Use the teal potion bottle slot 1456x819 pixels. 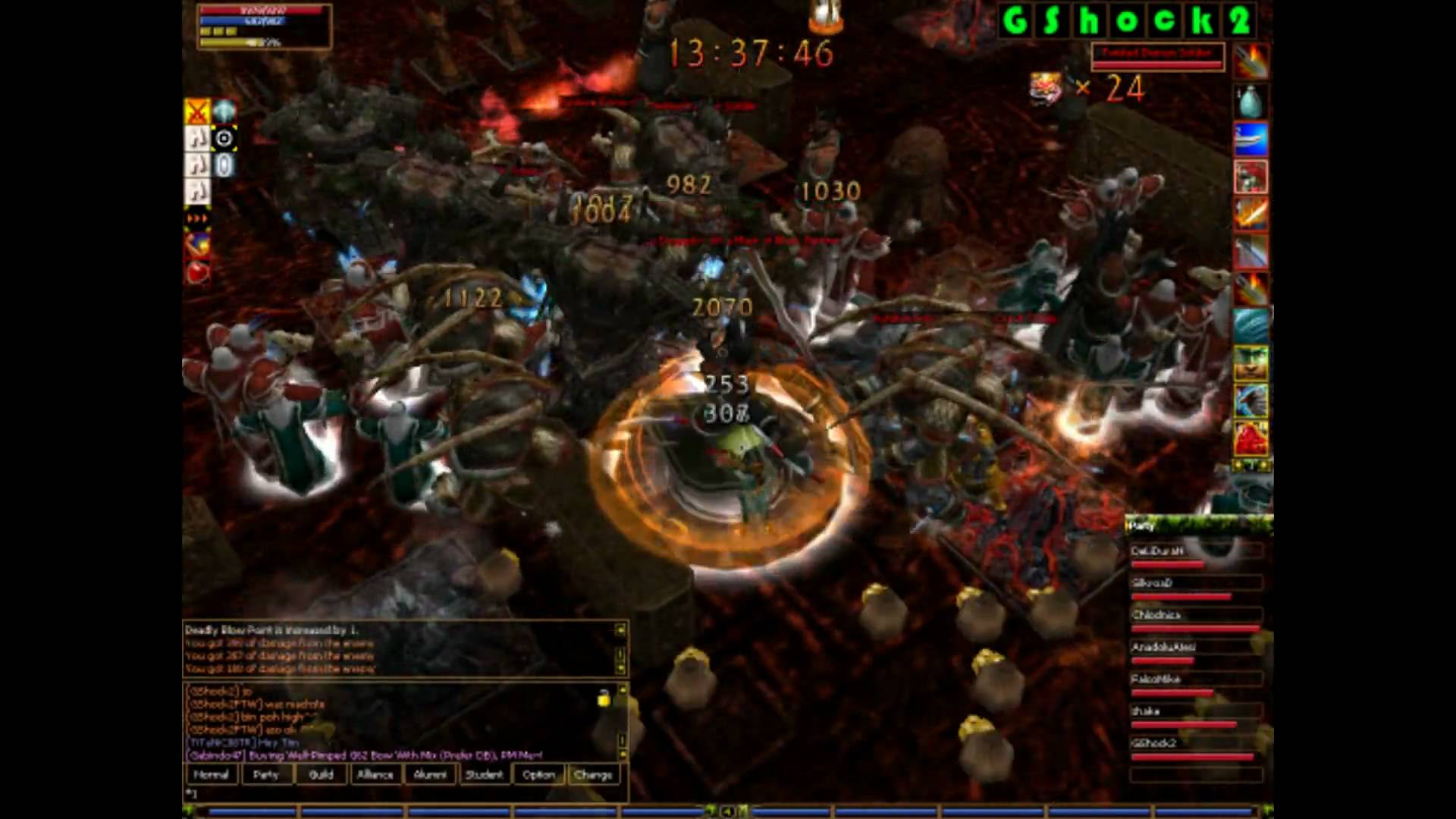point(1250,102)
